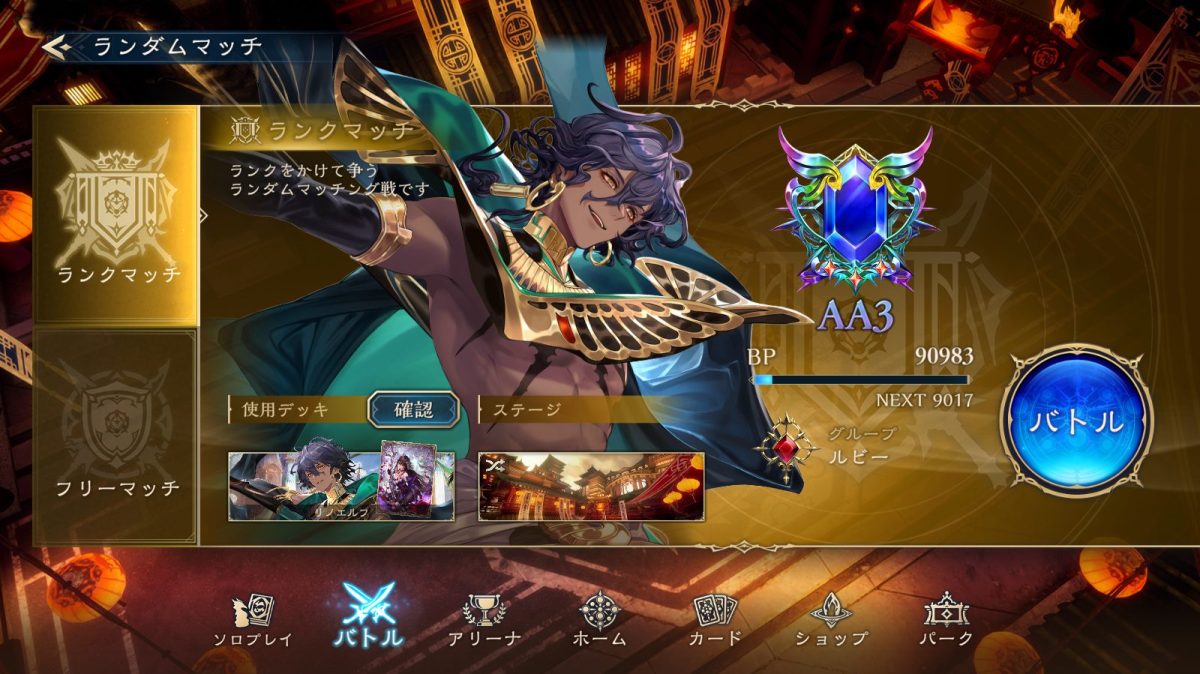Open the selected deck thumbnail
1200x674 pixels.
coord(341,486)
